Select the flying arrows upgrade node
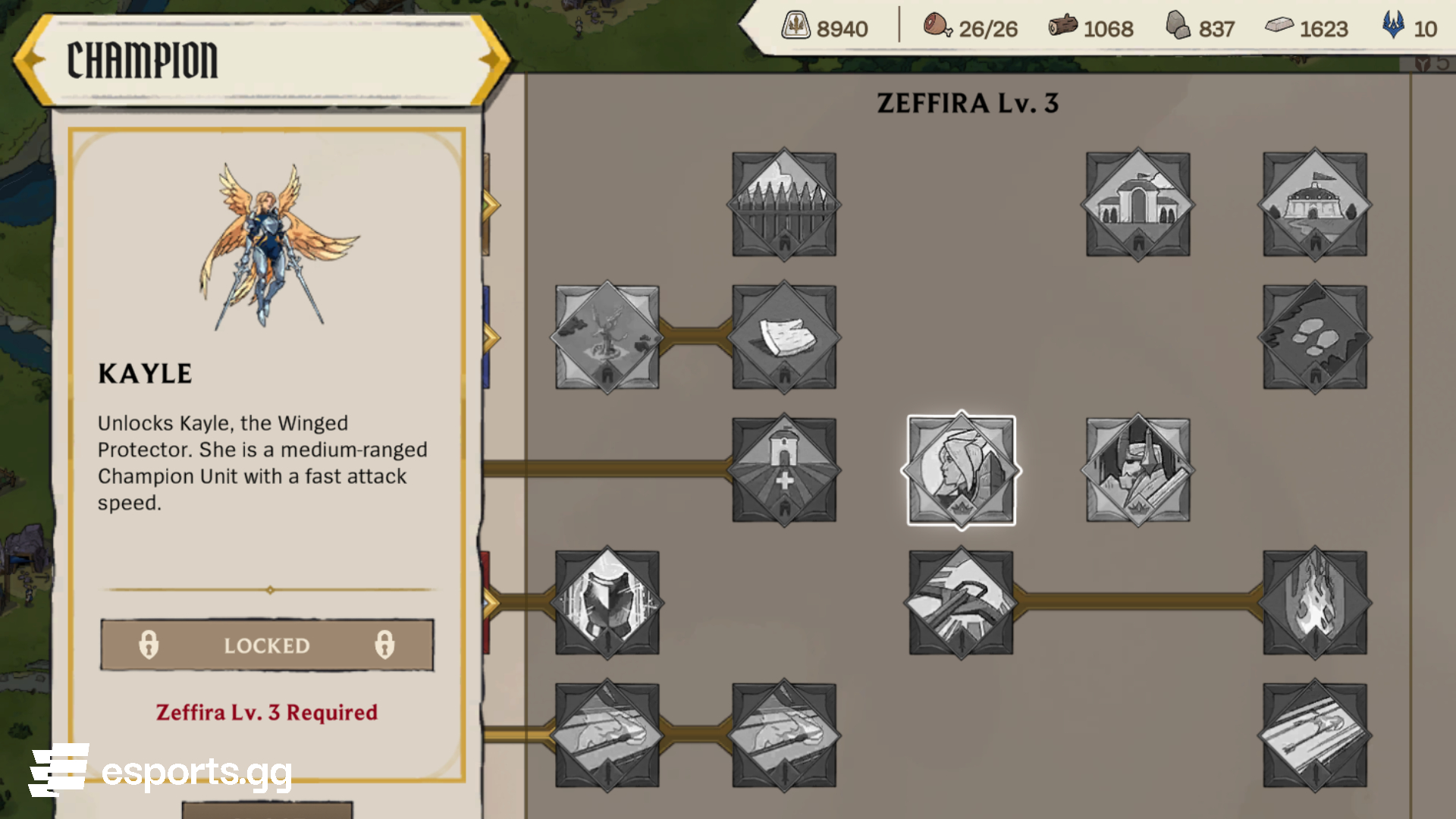 [x=1315, y=736]
